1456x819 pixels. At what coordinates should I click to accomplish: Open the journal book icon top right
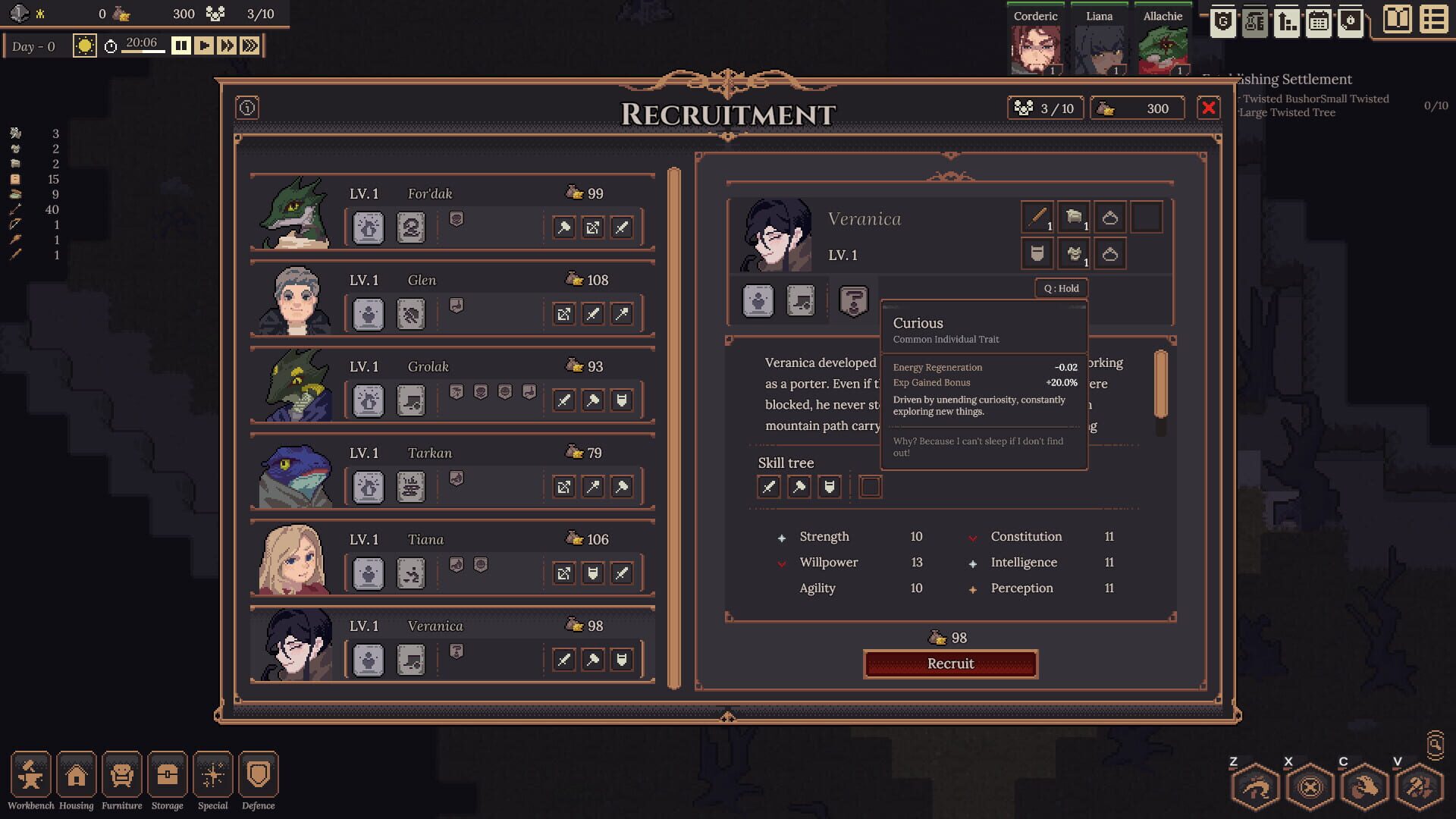click(1398, 21)
